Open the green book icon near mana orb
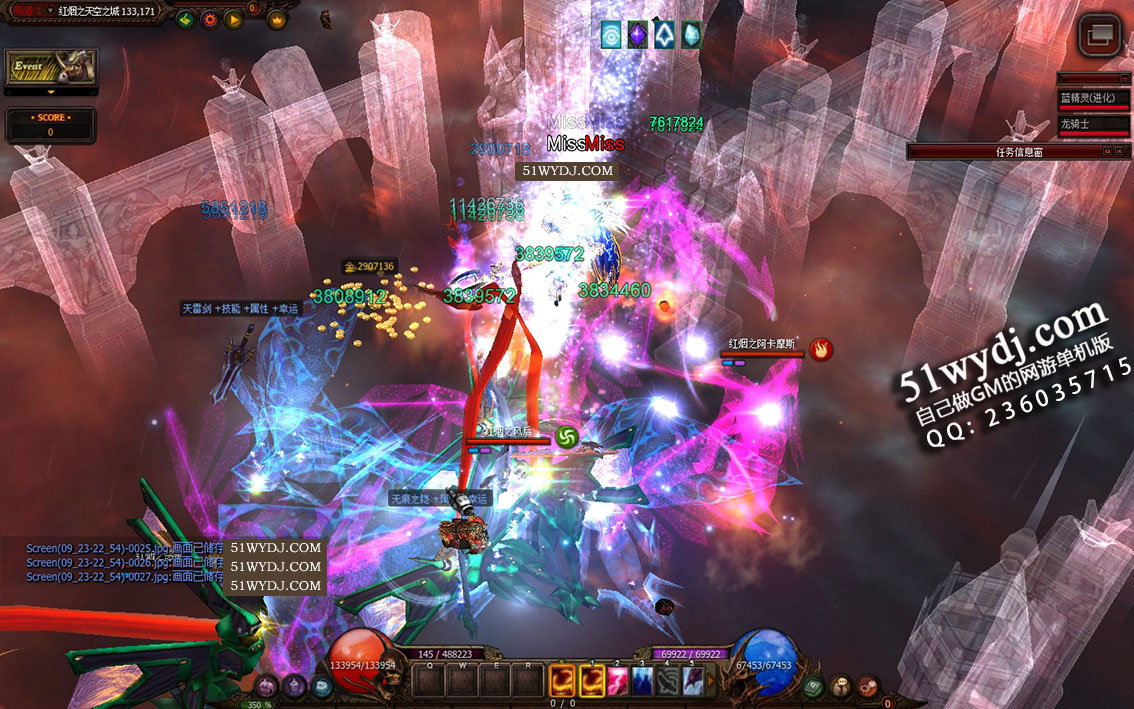Image resolution: width=1134 pixels, height=709 pixels. (x=814, y=686)
